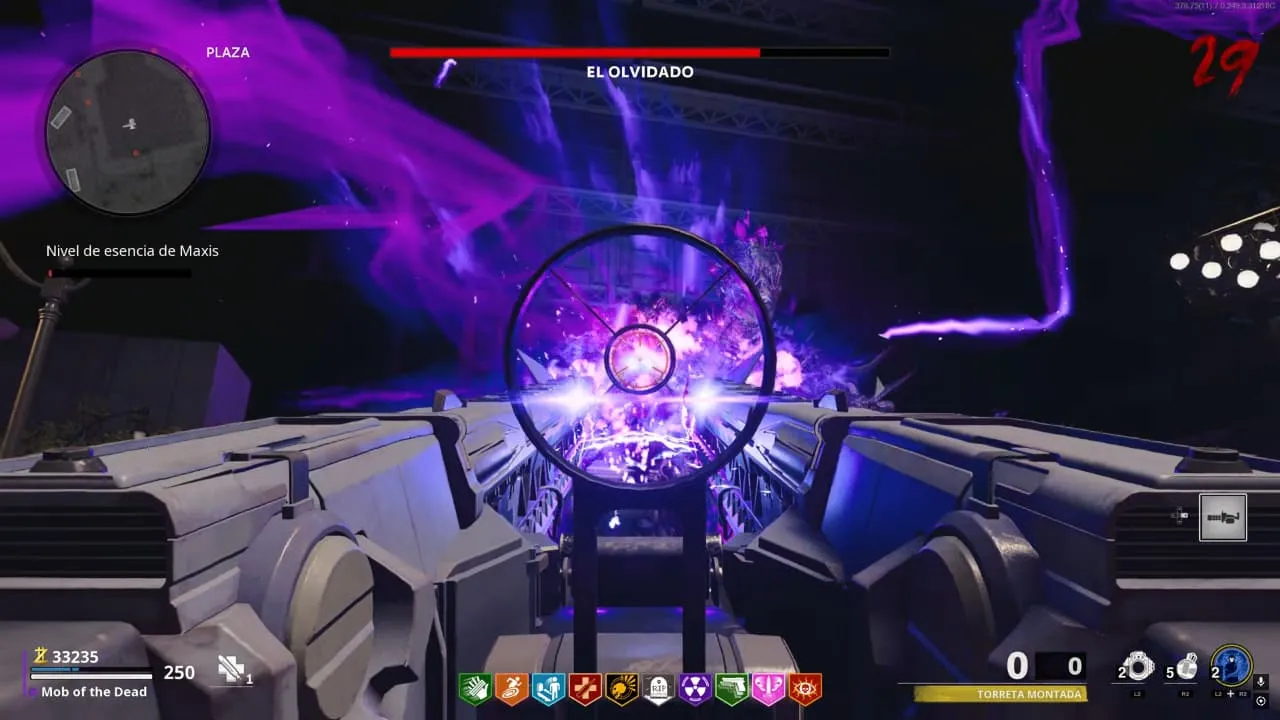1280x720 pixels.
Task: Select the purple radiation-symbol perk
Action: tap(695, 689)
